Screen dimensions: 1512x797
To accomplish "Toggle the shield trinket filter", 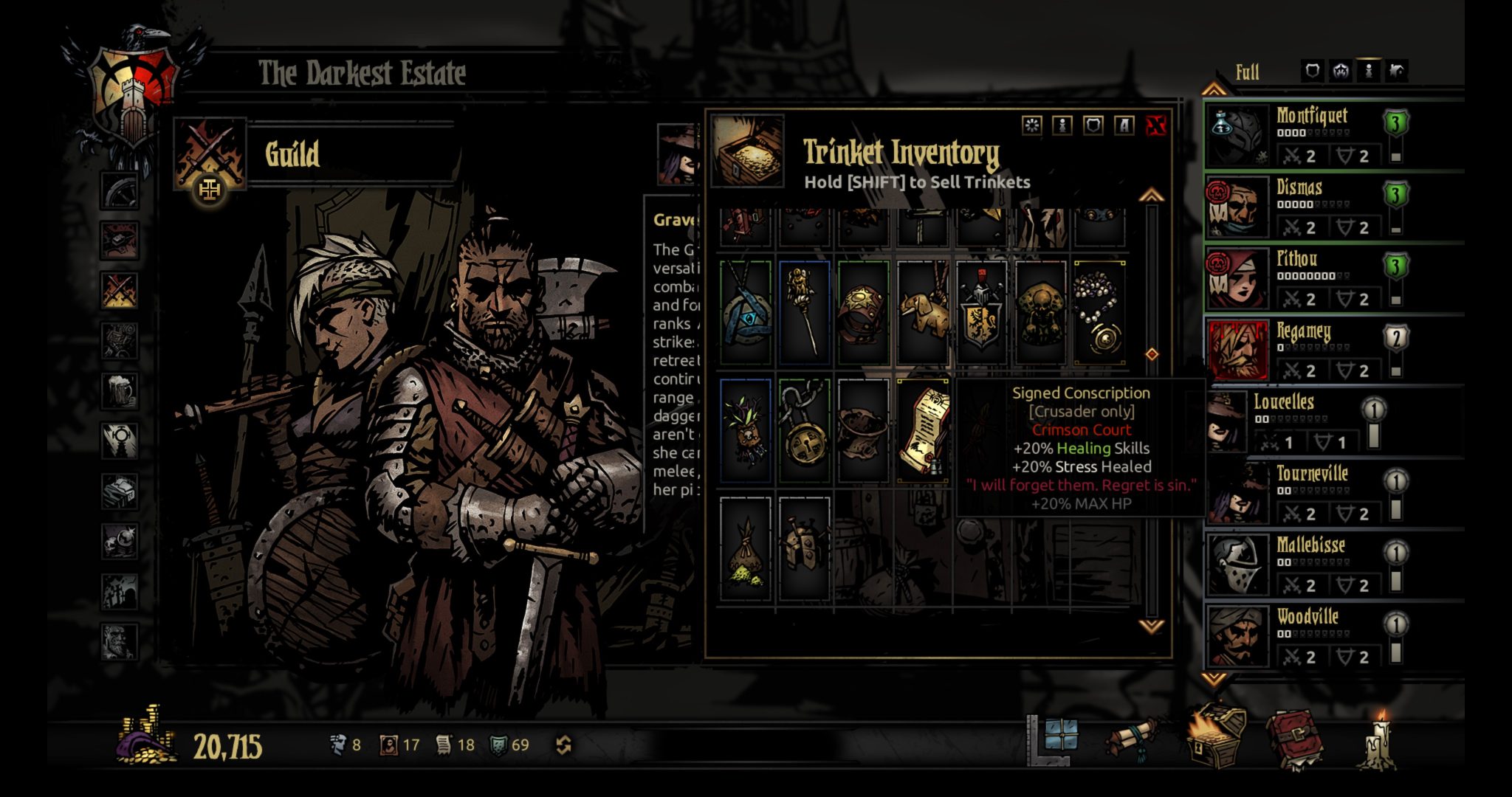I will (1093, 125).
